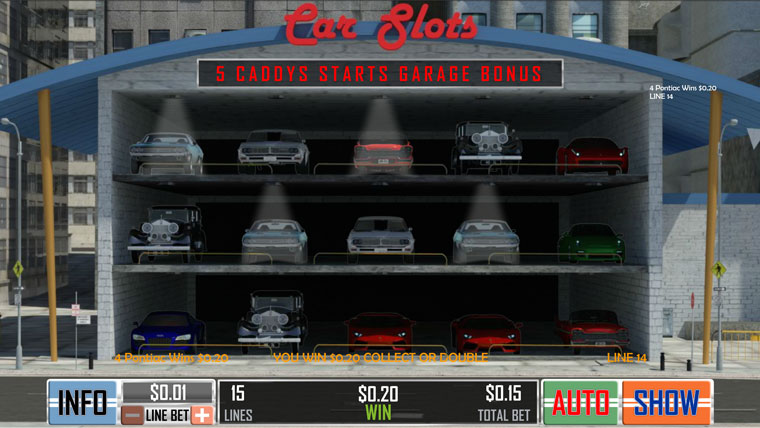
Task: Click the SHOW button
Action: point(667,402)
